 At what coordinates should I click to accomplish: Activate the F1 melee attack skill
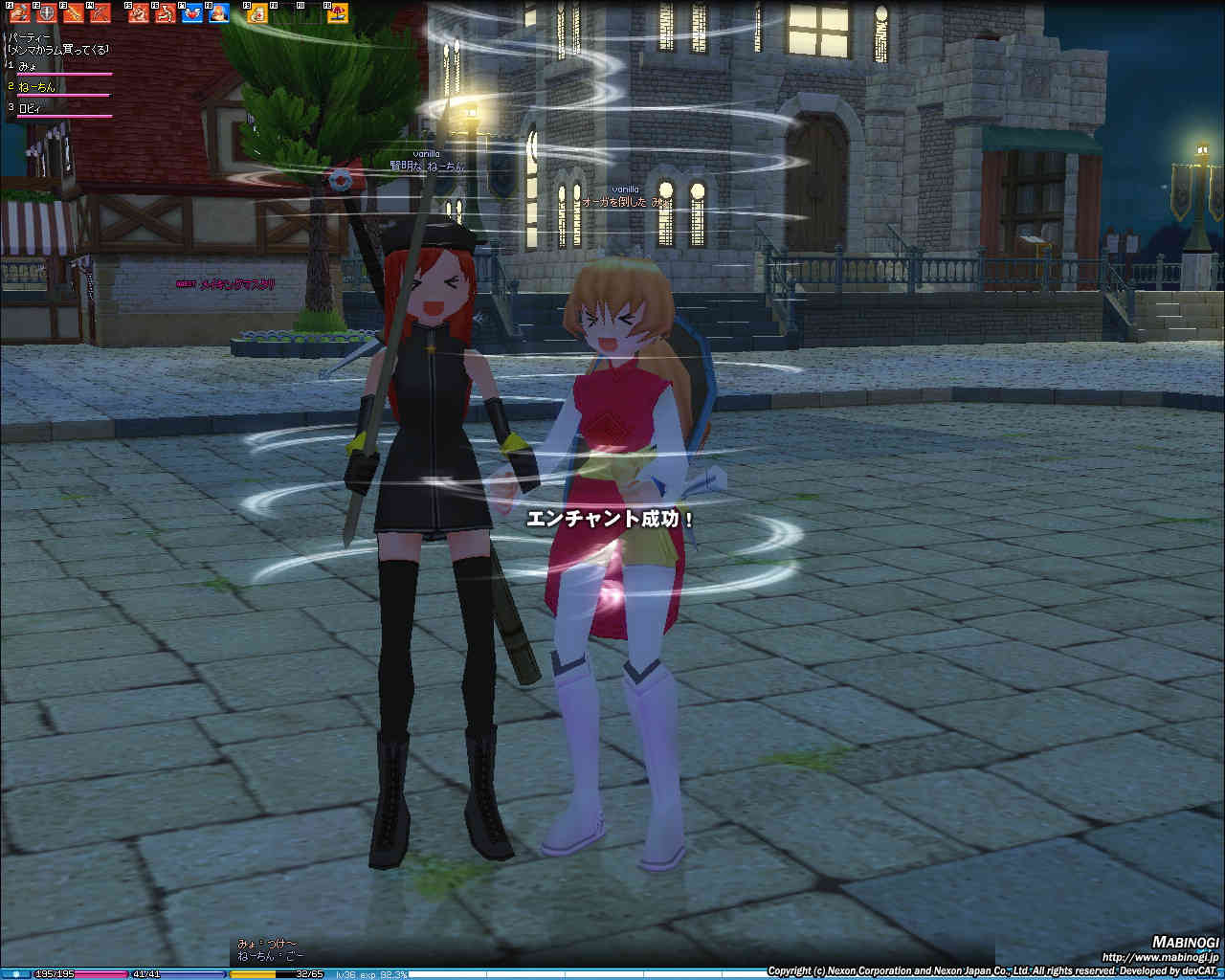point(20,12)
